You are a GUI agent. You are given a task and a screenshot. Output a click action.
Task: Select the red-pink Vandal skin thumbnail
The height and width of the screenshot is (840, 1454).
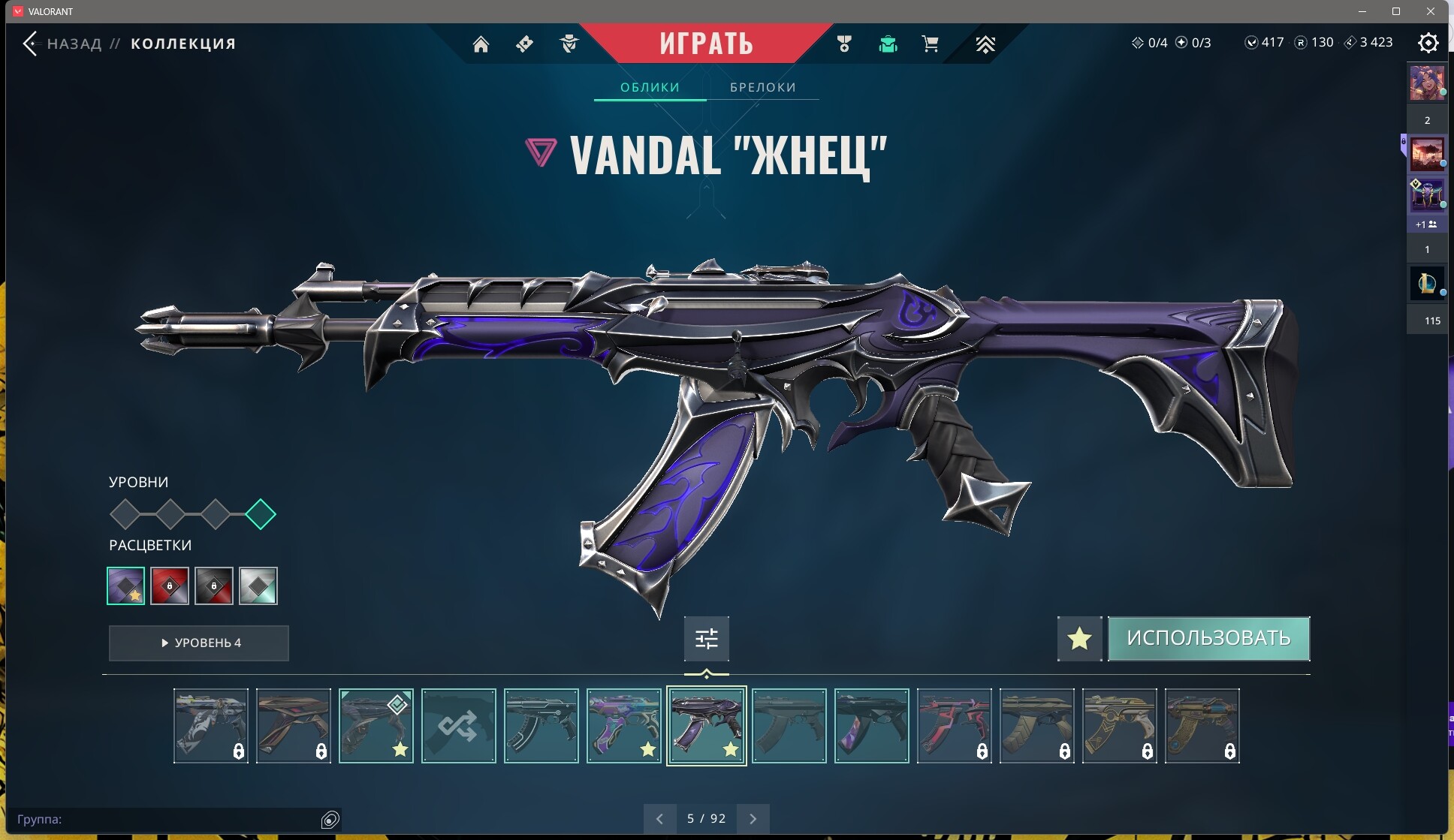pos(954,726)
